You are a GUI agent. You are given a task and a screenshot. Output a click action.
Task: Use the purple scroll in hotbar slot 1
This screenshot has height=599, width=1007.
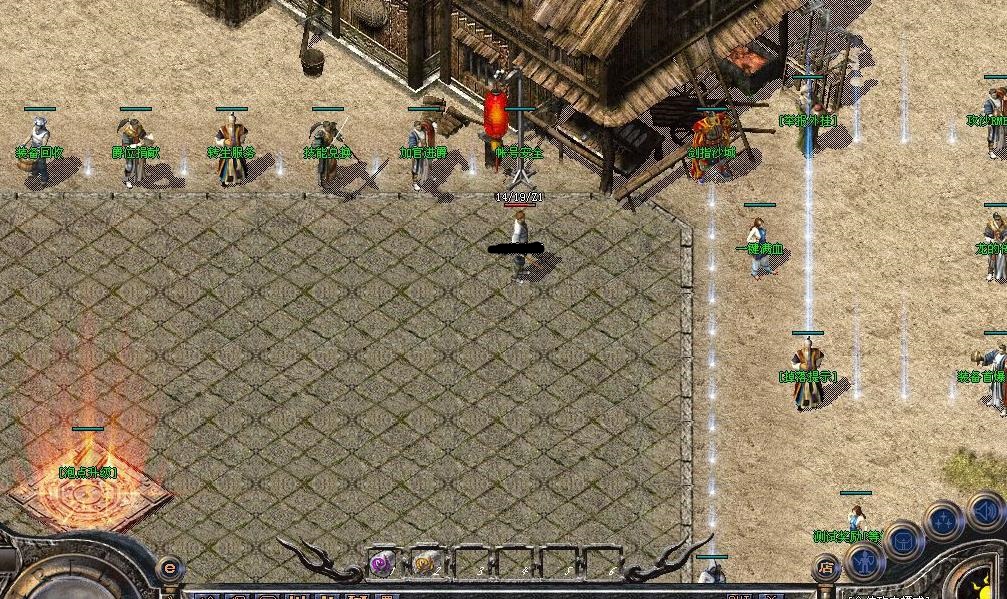click(x=381, y=564)
